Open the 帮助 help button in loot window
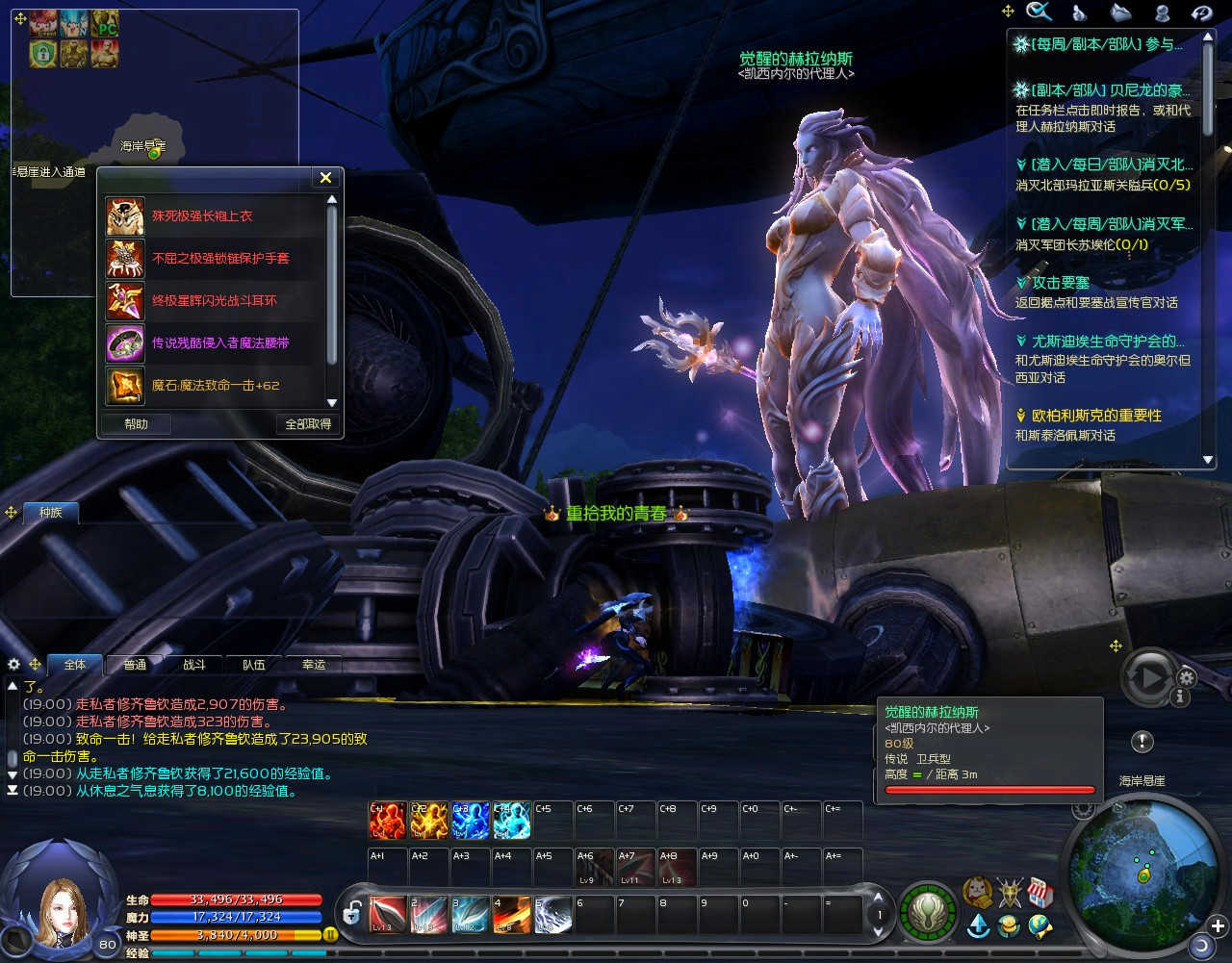Screen dimensions: 1232x963 pos(137,424)
